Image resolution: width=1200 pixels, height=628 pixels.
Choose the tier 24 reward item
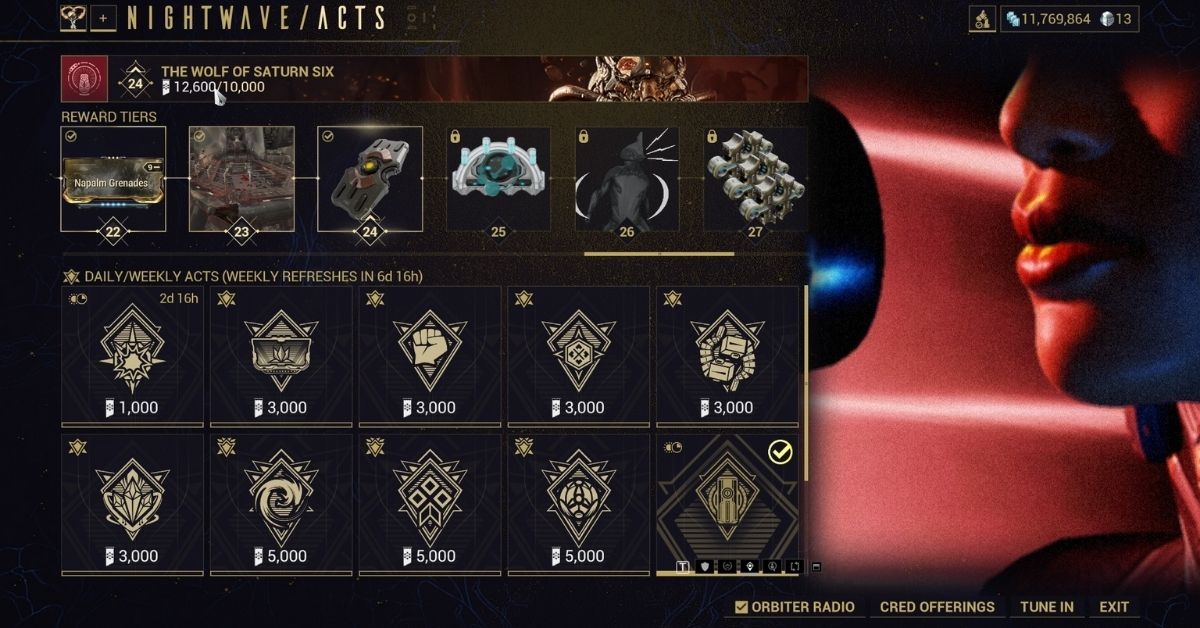370,178
